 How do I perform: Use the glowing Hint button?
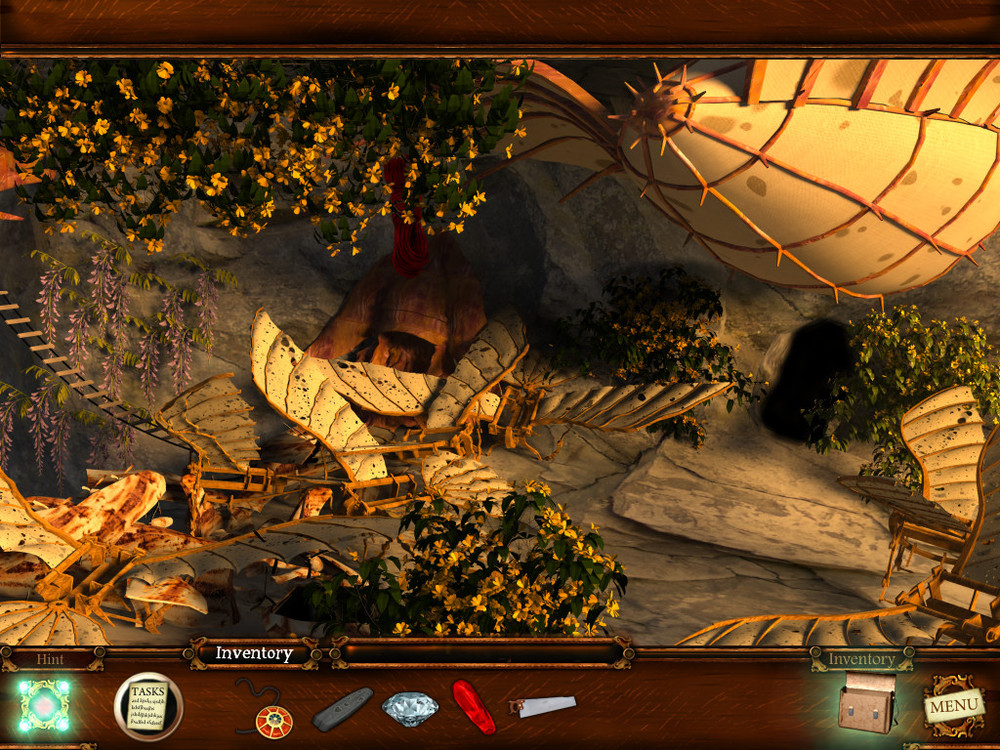coord(42,705)
